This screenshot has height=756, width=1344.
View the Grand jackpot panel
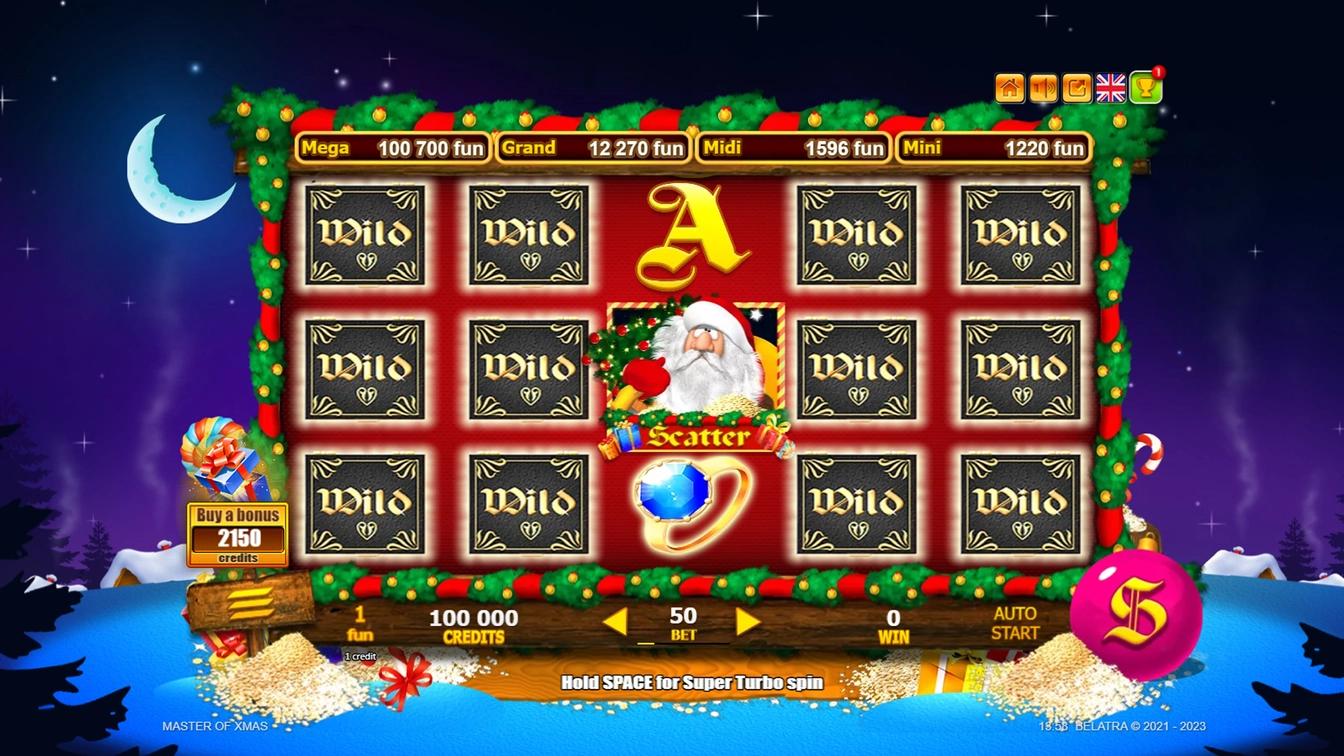point(593,147)
